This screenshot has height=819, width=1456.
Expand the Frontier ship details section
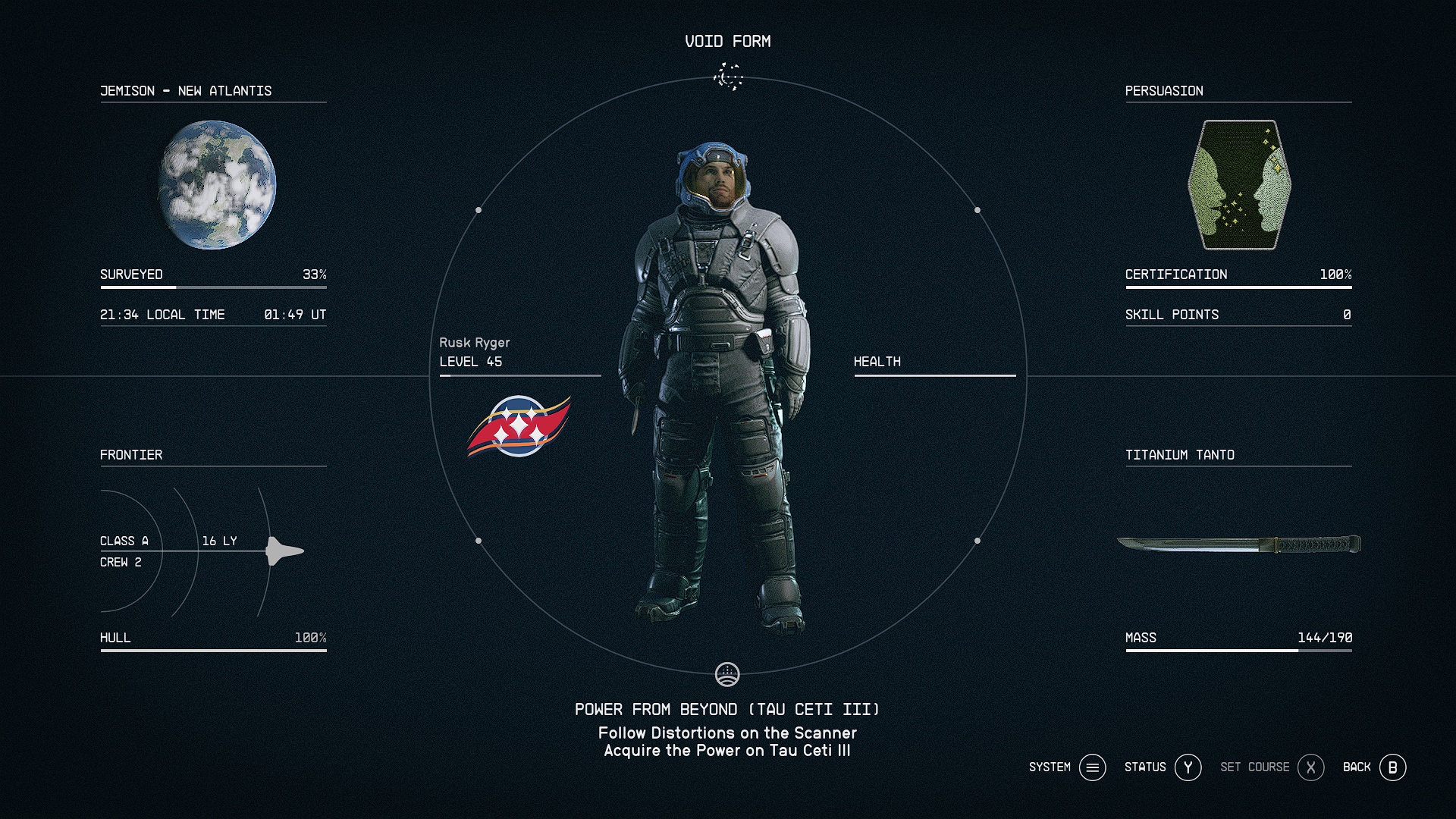(x=132, y=455)
